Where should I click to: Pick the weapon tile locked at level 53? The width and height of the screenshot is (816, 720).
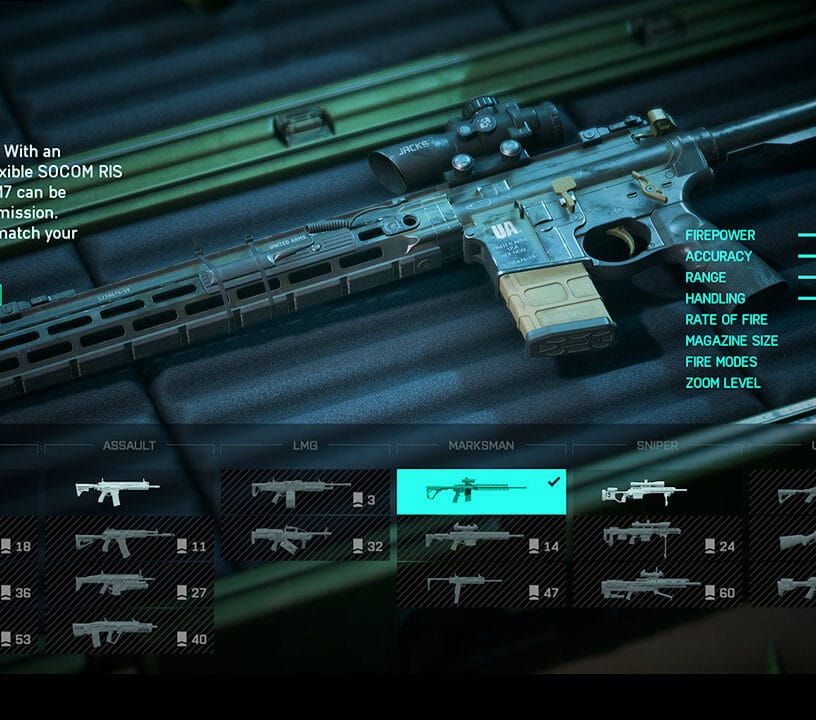click(19, 639)
